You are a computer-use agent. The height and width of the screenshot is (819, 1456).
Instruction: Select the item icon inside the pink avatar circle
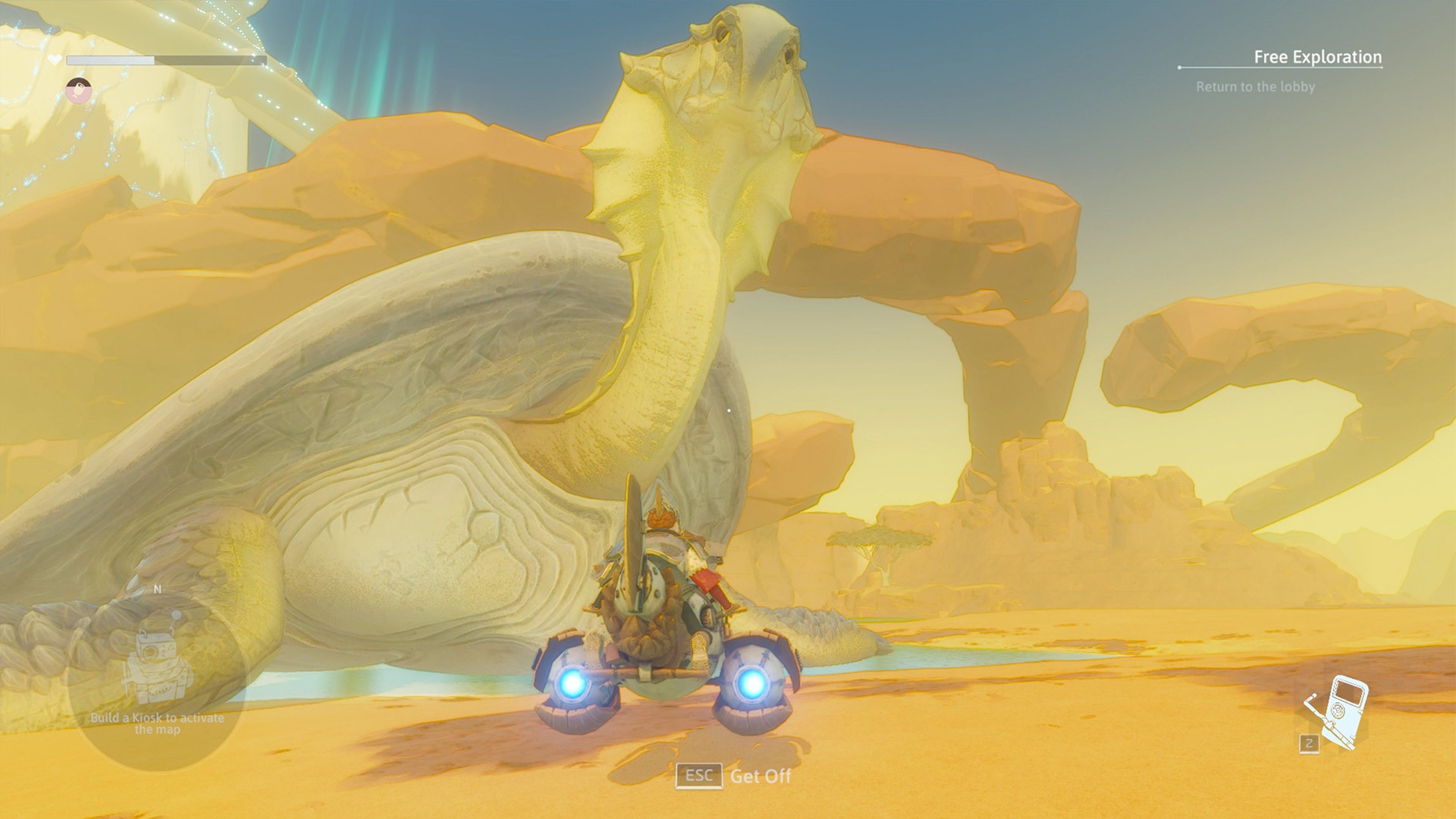79,89
